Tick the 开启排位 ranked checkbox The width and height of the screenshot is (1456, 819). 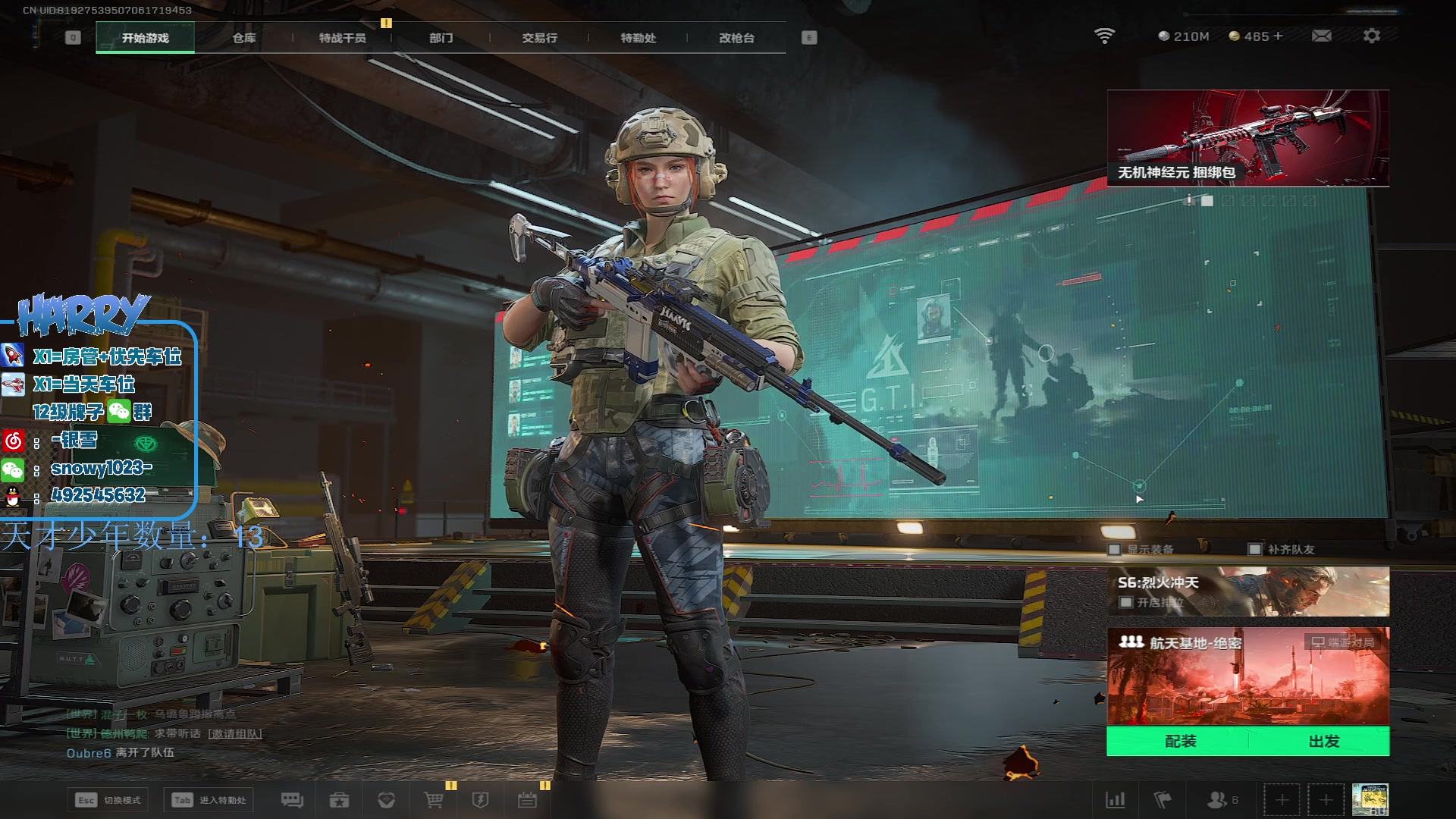tap(1126, 603)
